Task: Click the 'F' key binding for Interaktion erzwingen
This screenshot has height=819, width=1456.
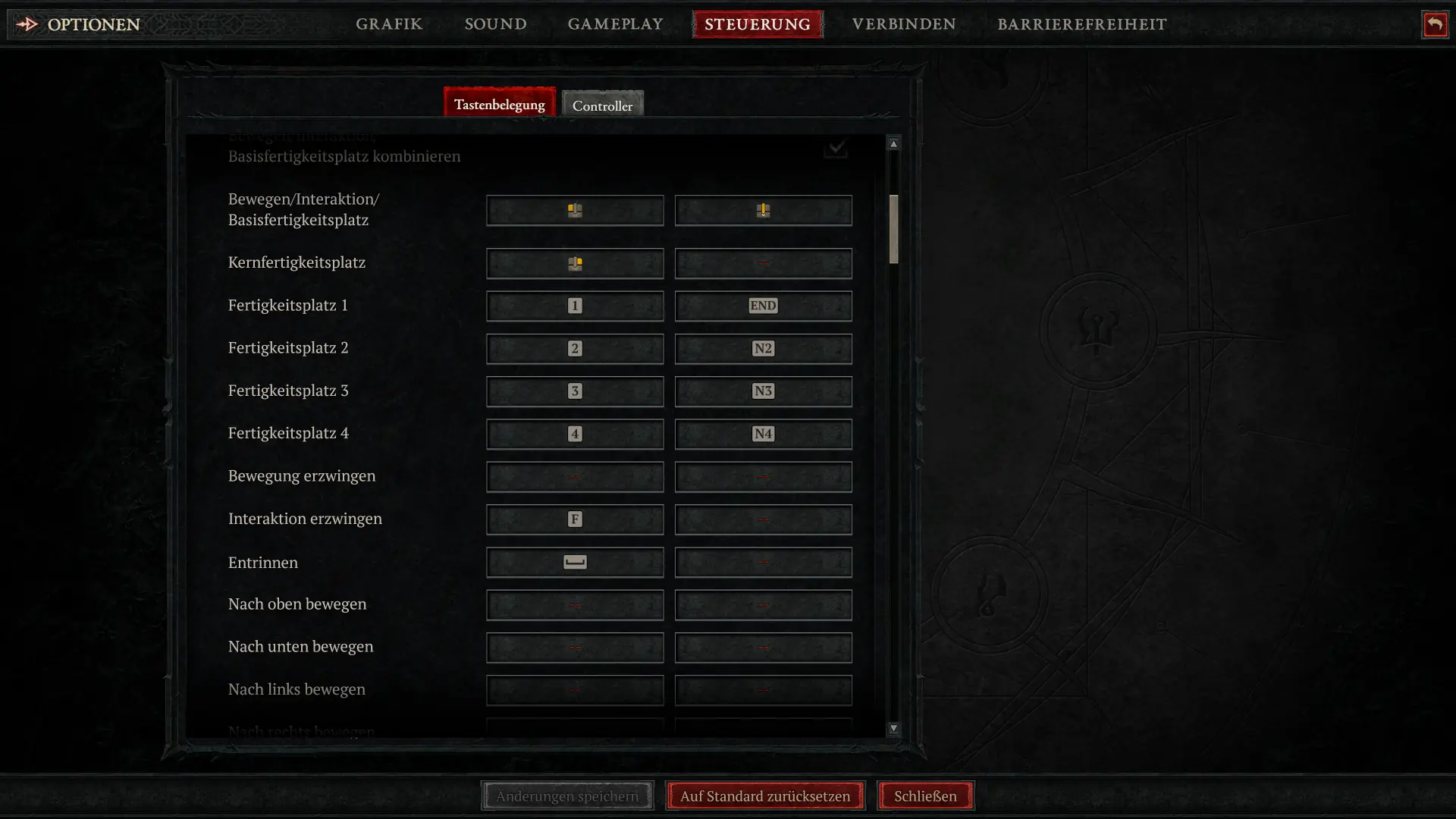Action: pyautogui.click(x=574, y=519)
